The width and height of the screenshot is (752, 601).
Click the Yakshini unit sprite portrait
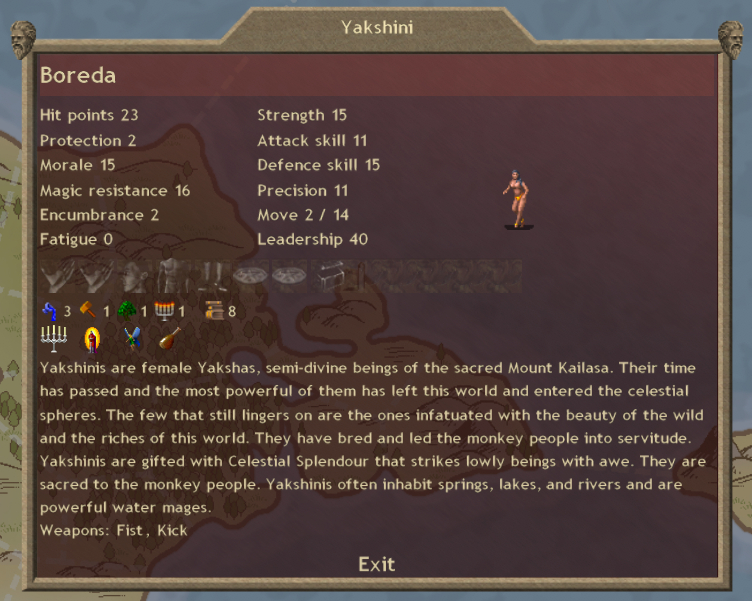[516, 198]
